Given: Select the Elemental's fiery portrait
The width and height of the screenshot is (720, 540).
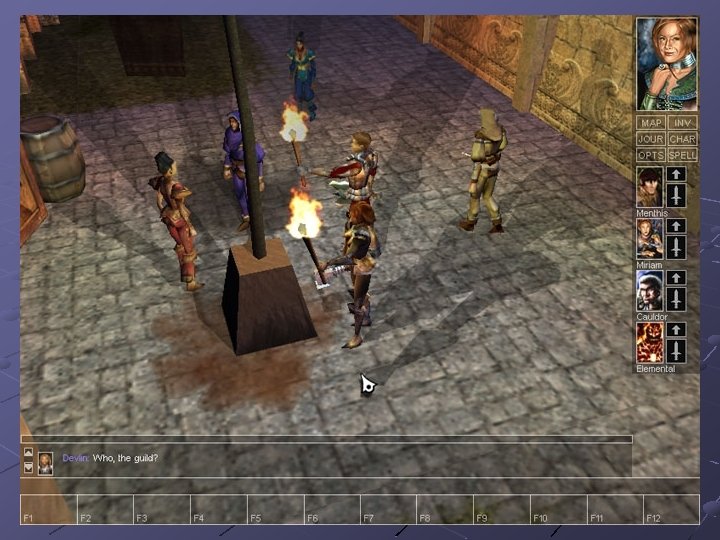Looking at the screenshot, I should [650, 343].
